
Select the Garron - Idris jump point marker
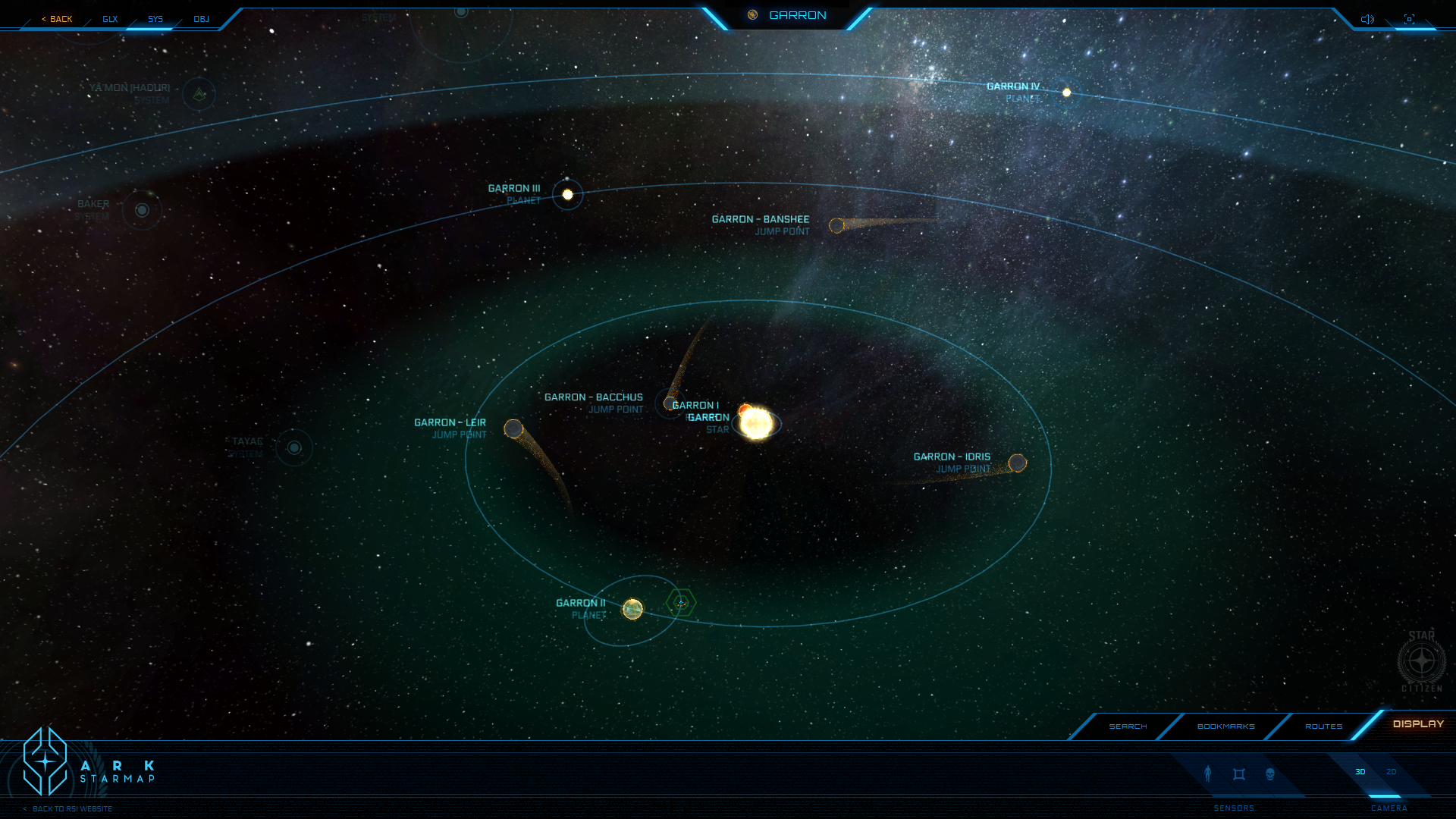[1018, 463]
